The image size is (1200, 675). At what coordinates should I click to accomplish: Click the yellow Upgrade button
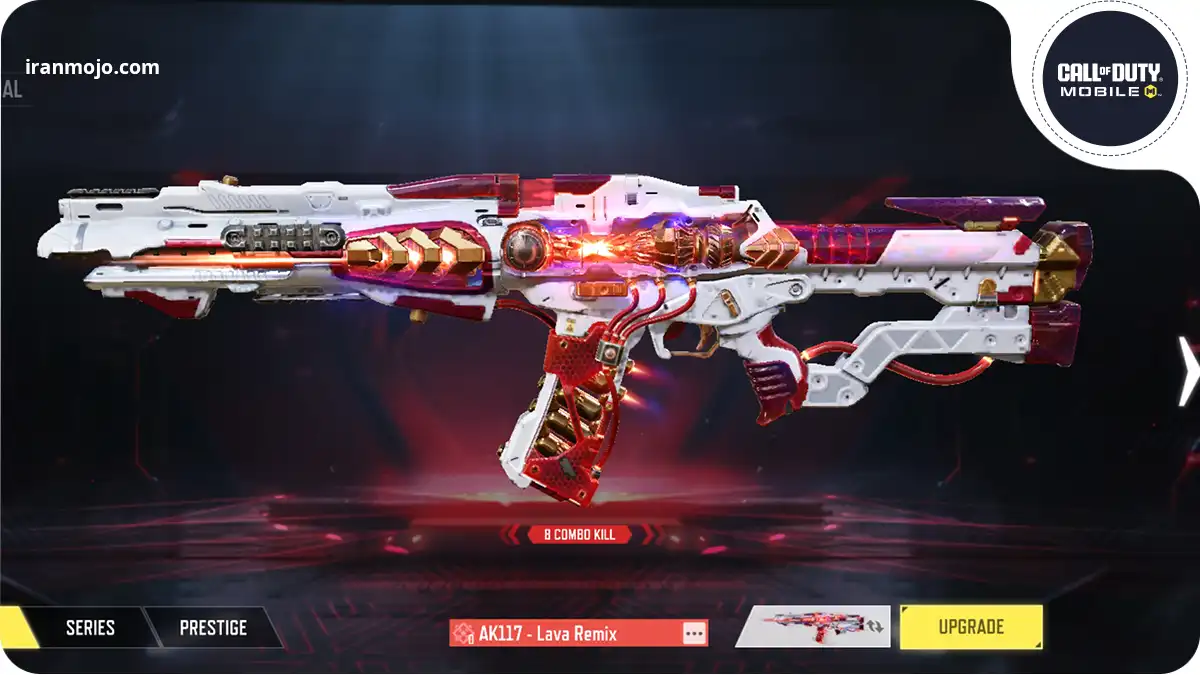click(x=970, y=627)
